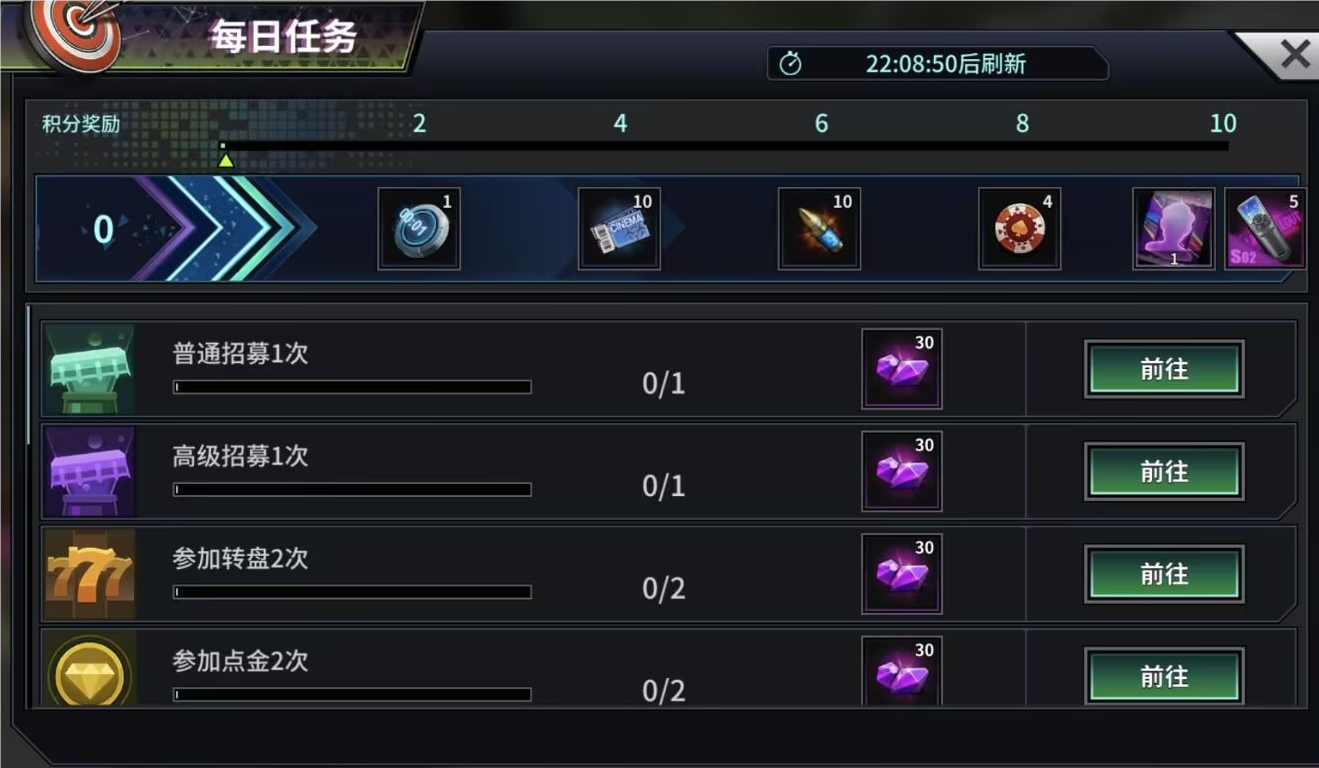Click the 30 gem reward of 参加转盘 task
Viewport: 1319px width, 768px height.
pos(901,574)
